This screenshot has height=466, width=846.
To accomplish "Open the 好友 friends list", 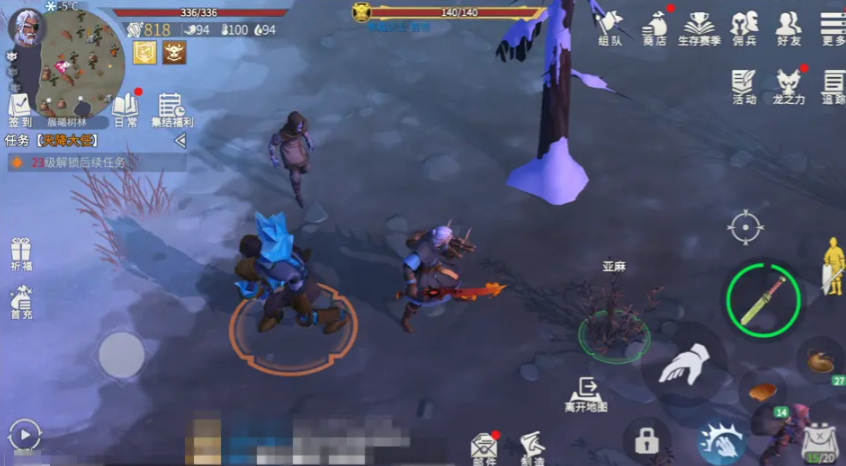I will (x=788, y=26).
